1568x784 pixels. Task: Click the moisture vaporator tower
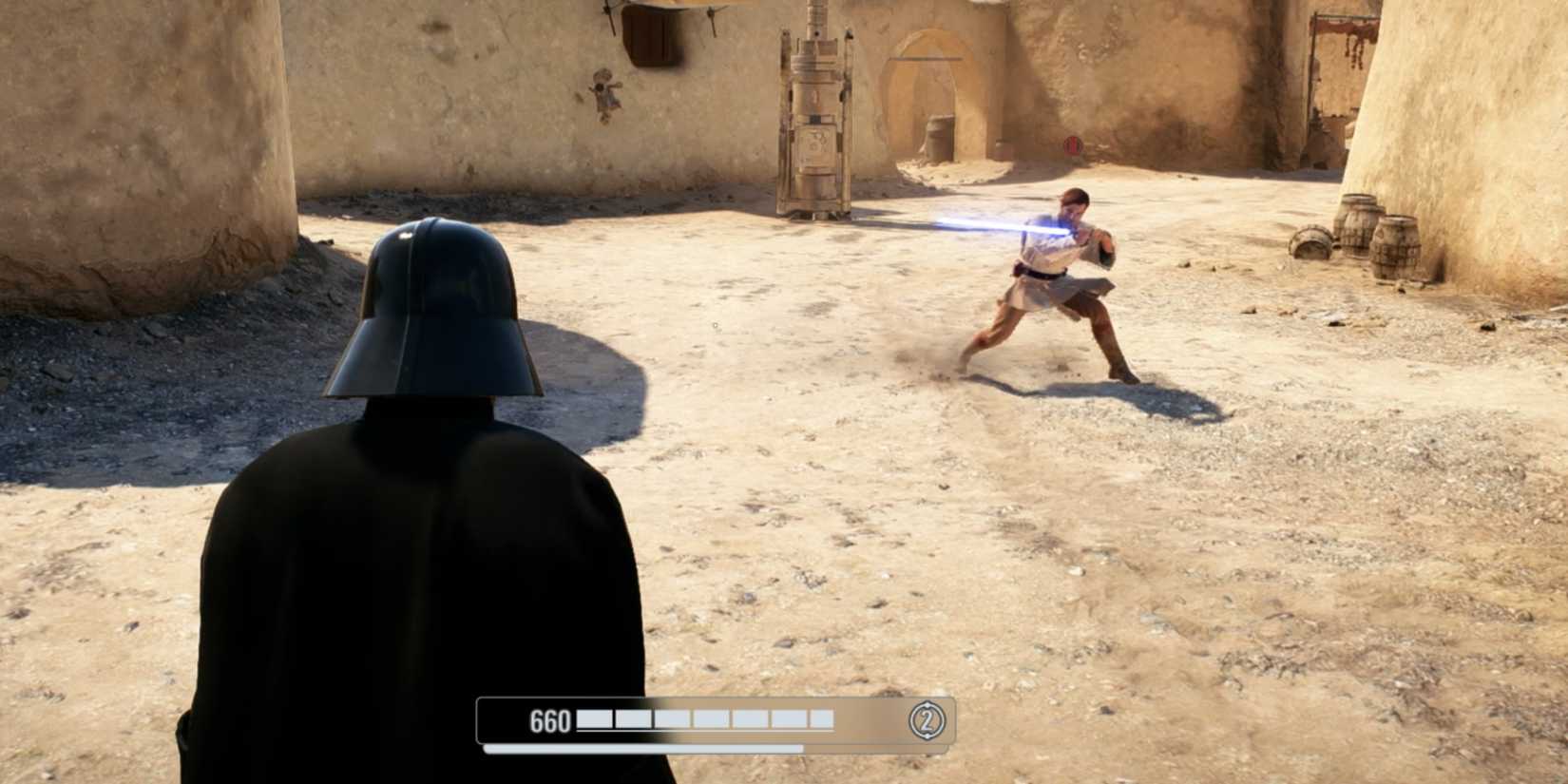813,124
